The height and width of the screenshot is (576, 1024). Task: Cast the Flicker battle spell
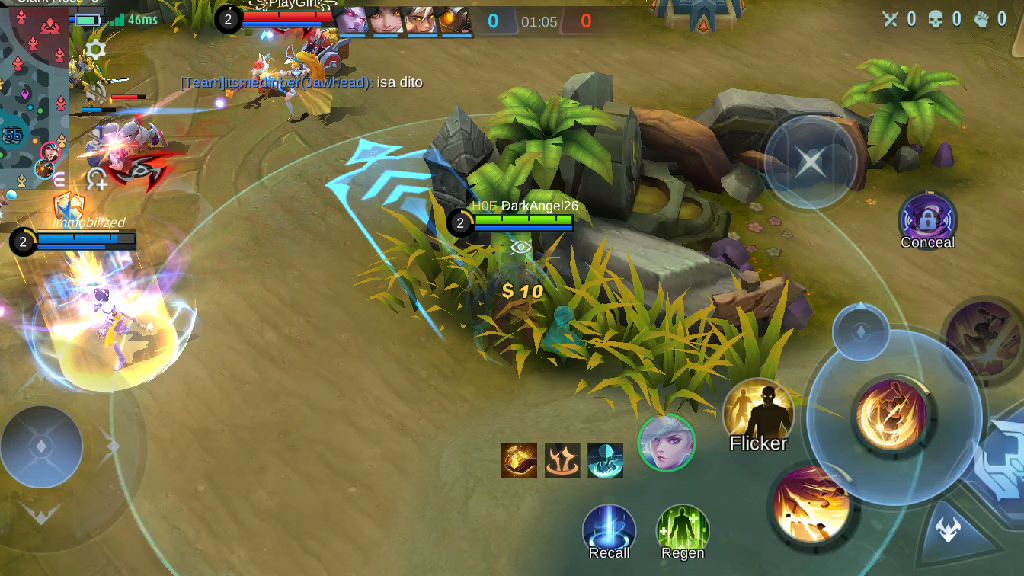pos(758,411)
